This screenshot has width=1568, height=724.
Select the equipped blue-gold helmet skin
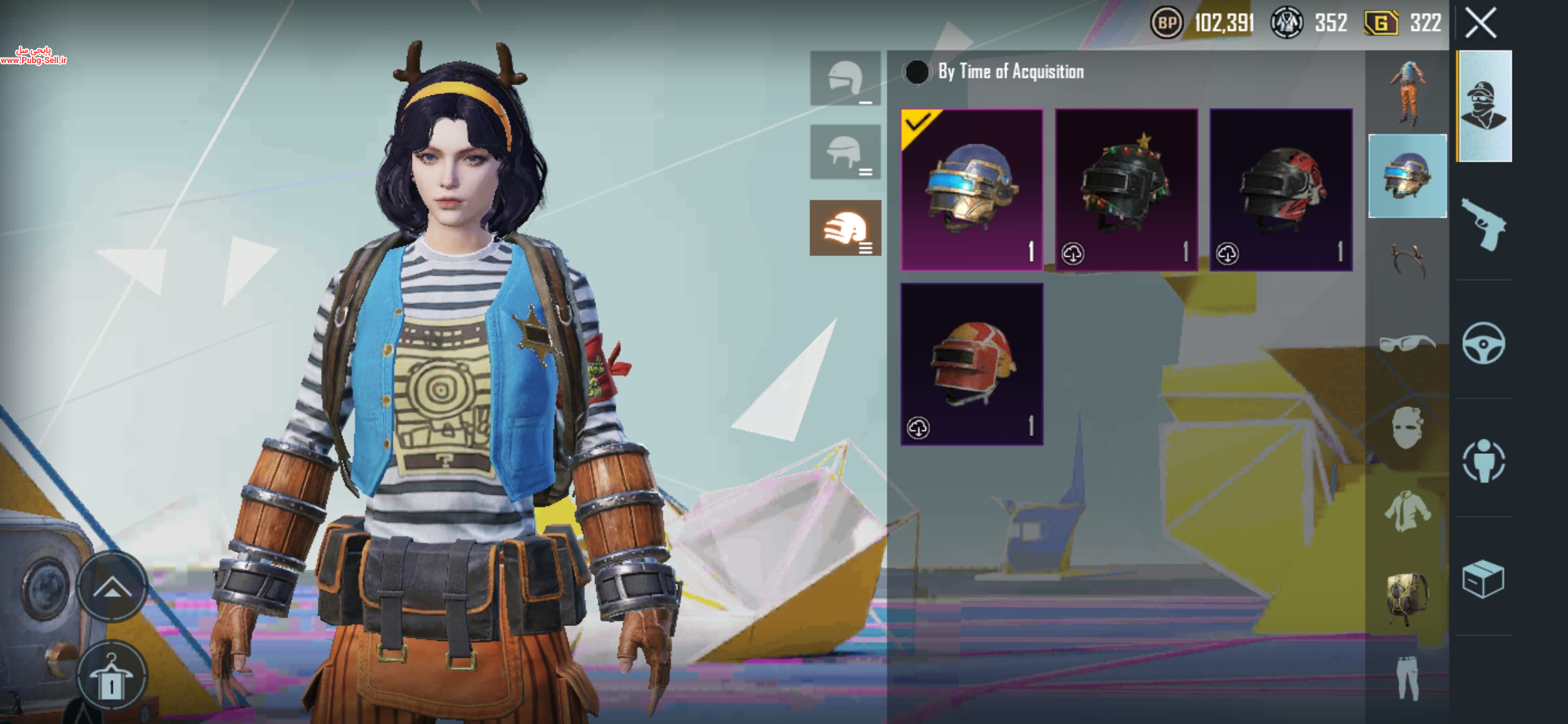tap(972, 190)
